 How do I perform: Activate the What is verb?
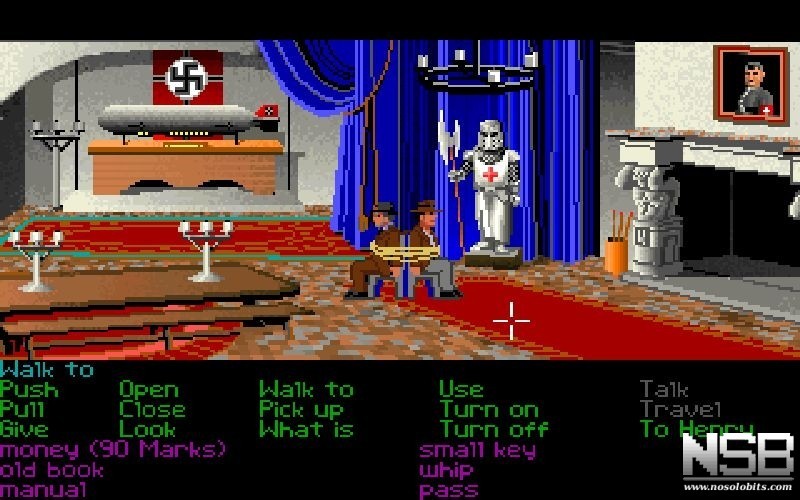tap(306, 430)
